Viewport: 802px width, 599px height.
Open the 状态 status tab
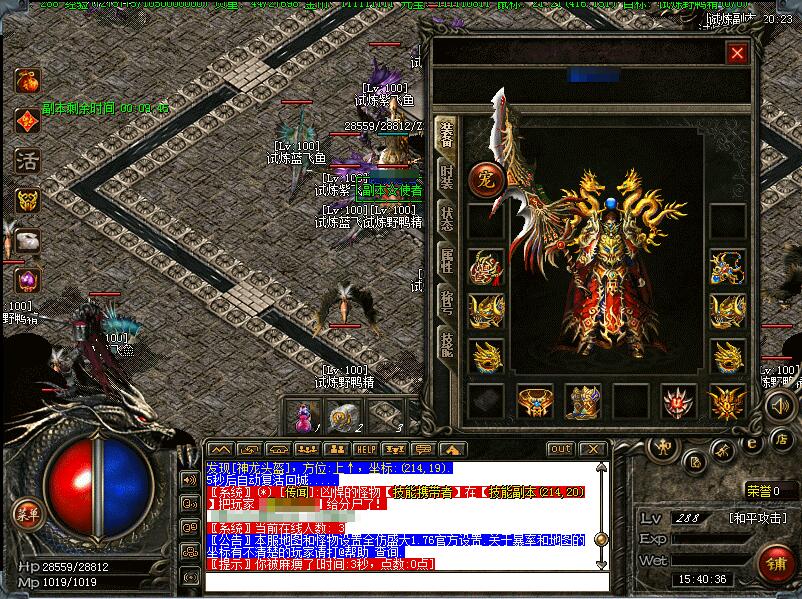[x=446, y=218]
